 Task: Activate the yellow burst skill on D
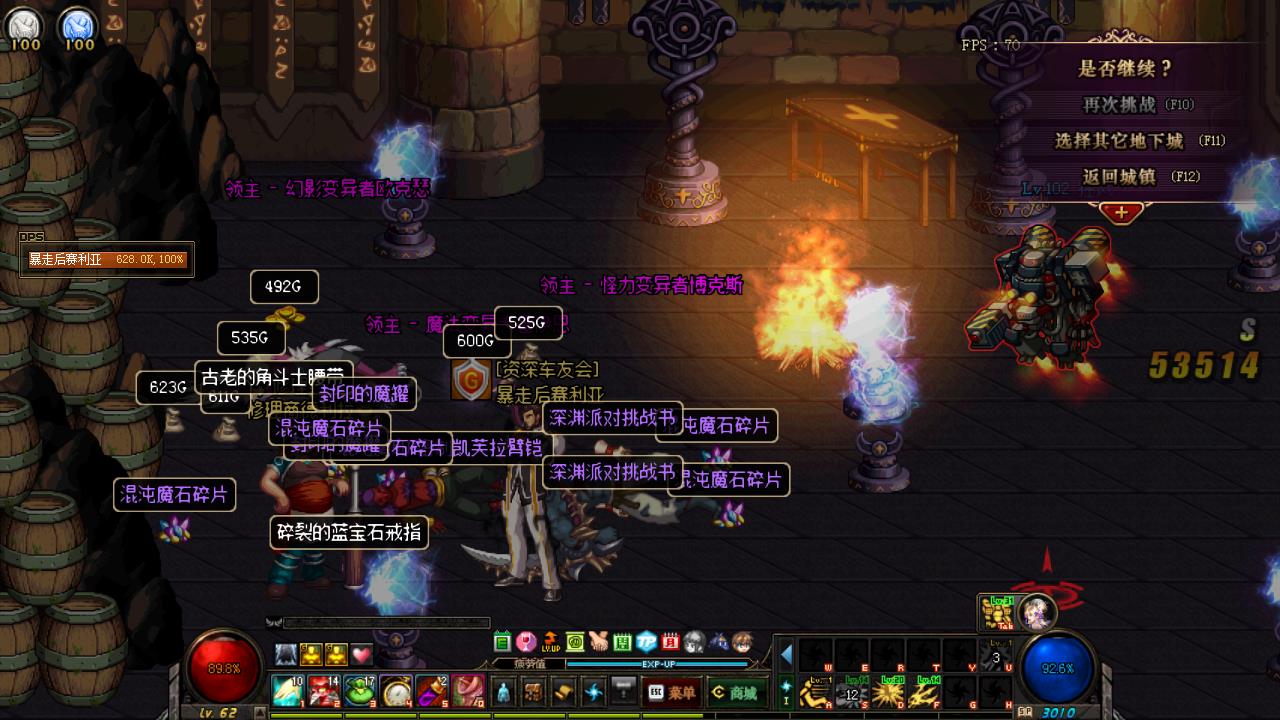888,691
